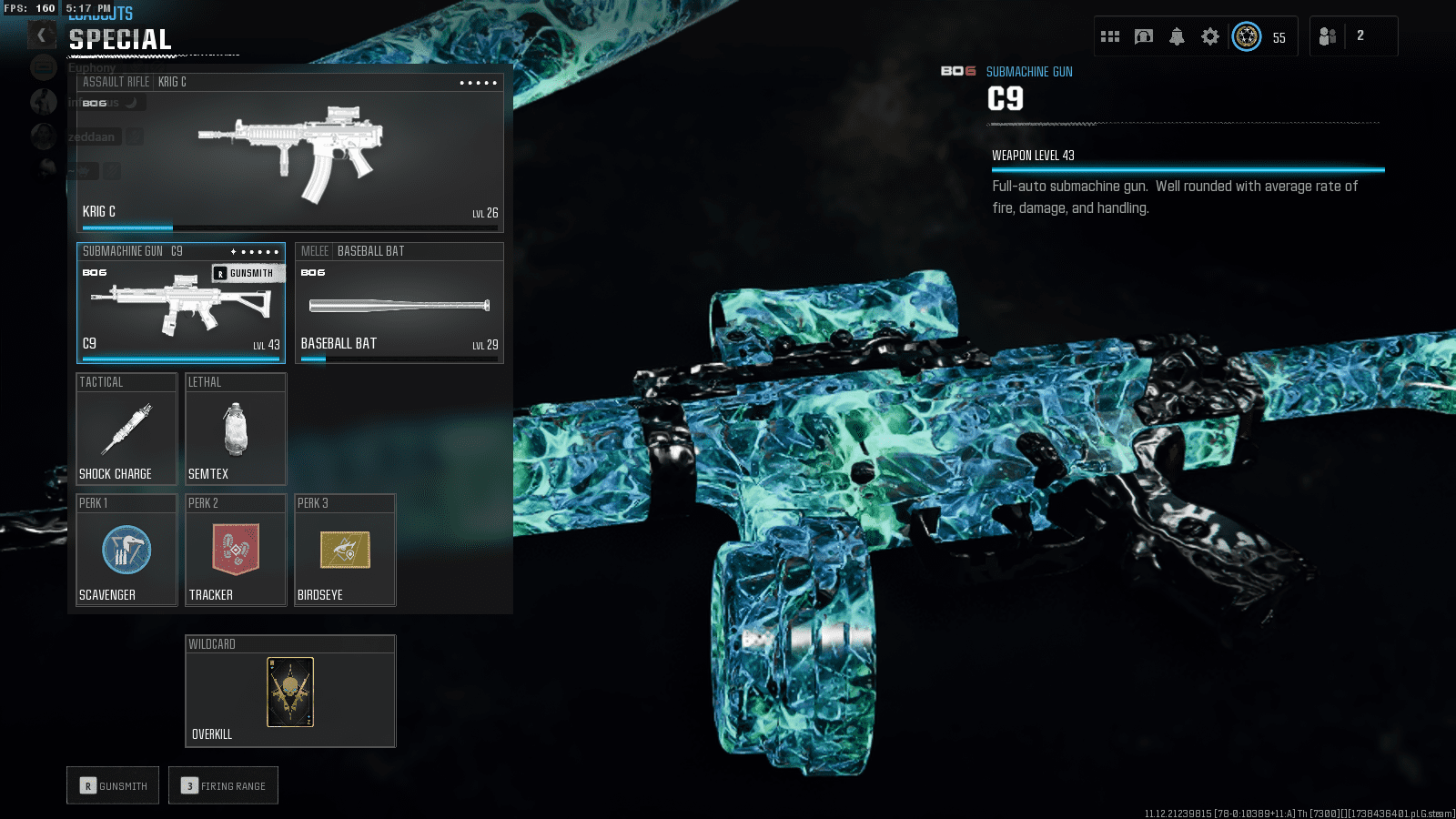Go back with the arrow button
1456x819 pixels.
pyautogui.click(x=41, y=35)
